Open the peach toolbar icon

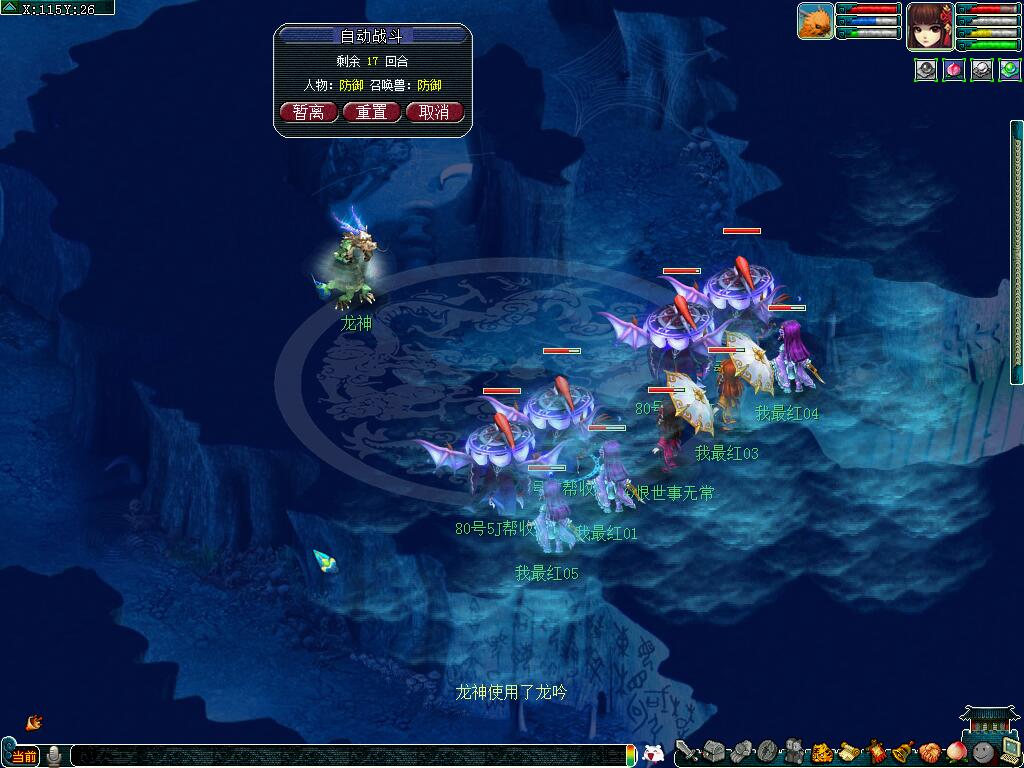pos(957,751)
